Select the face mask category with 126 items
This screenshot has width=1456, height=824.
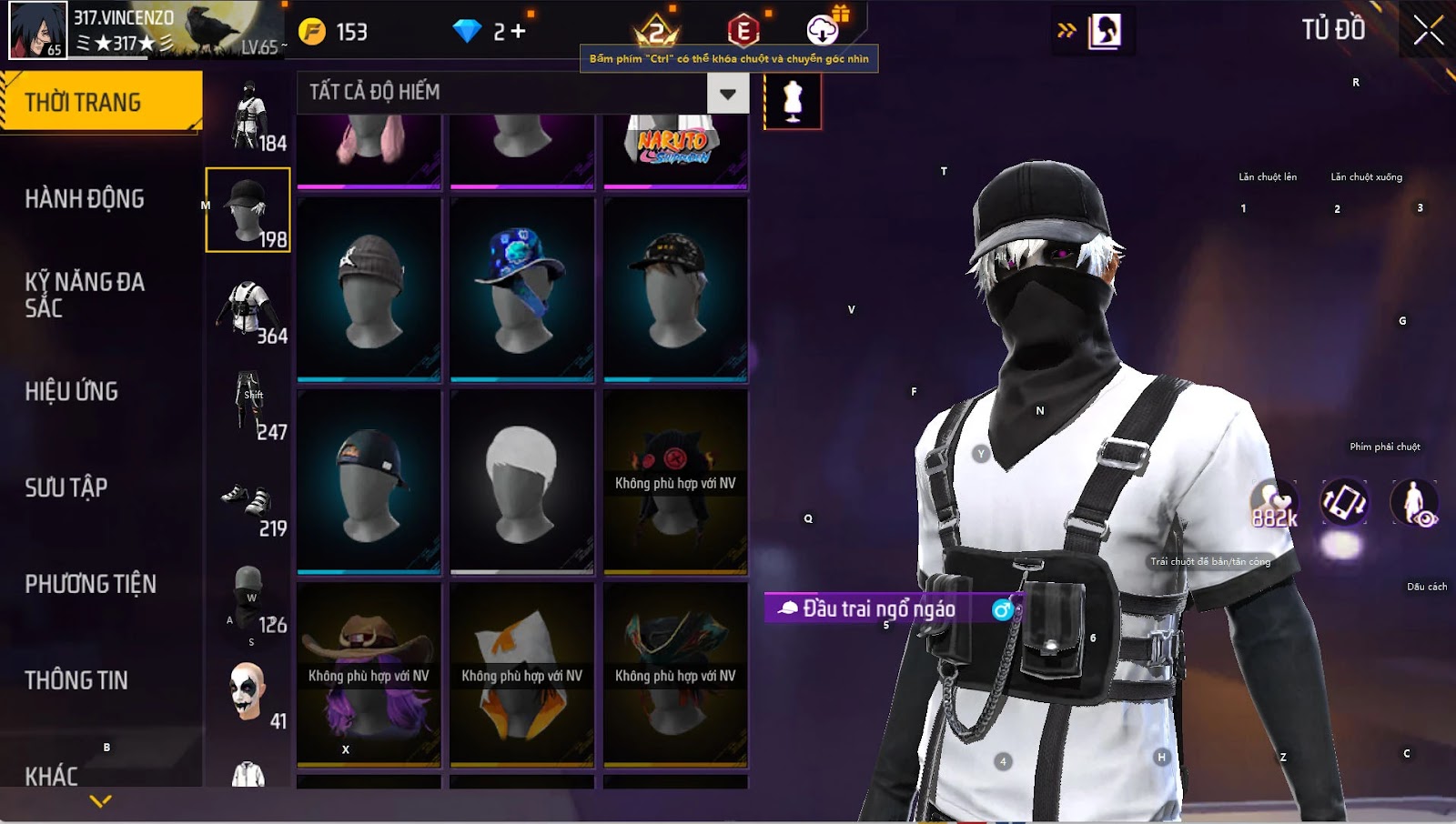[x=248, y=598]
